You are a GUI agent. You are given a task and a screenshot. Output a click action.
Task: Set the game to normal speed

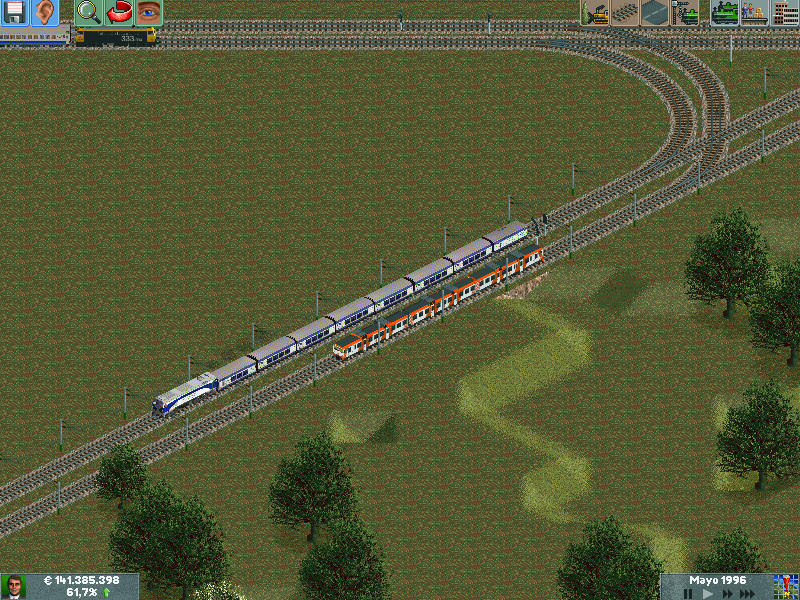pyautogui.click(x=707, y=594)
